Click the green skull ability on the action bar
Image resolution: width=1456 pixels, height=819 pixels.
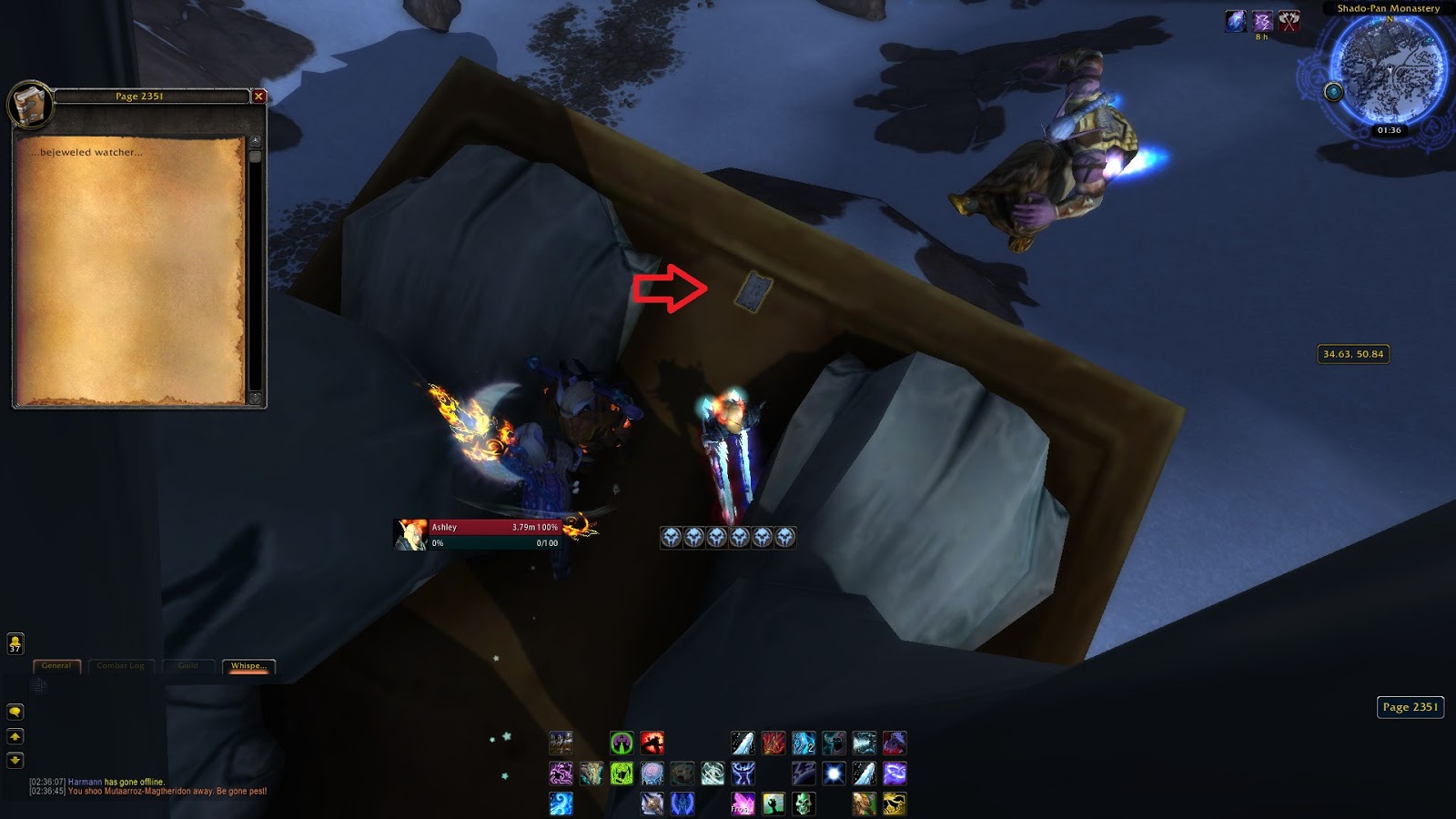804,804
